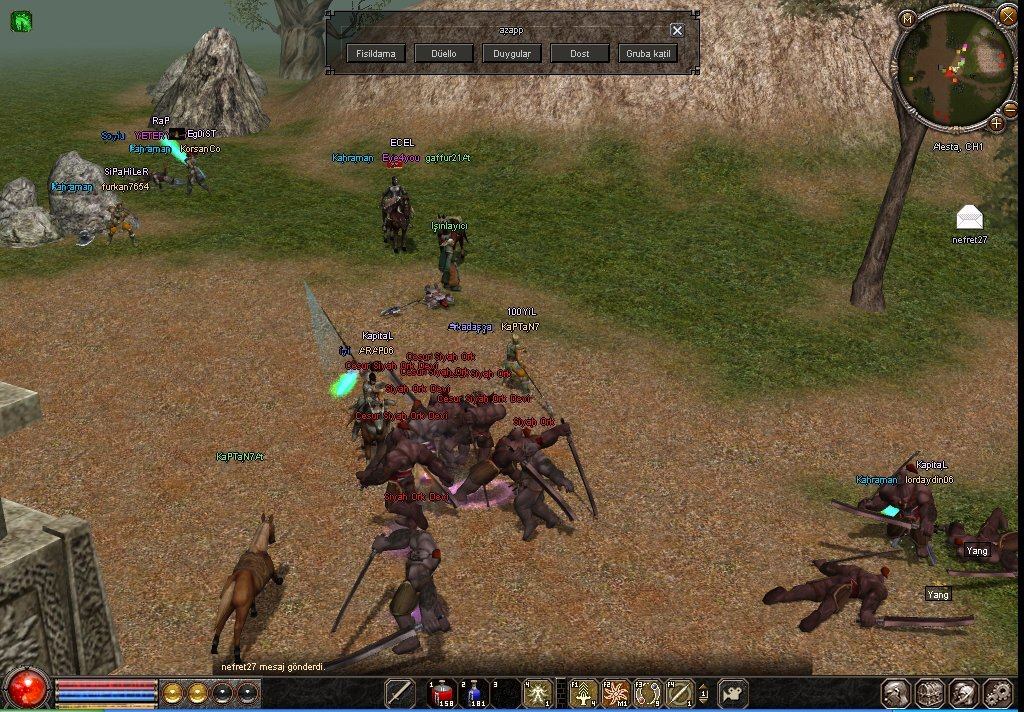Screen dimensions: 1024x712
Task: Open the envelope message from nefret27
Action: [x=969, y=217]
